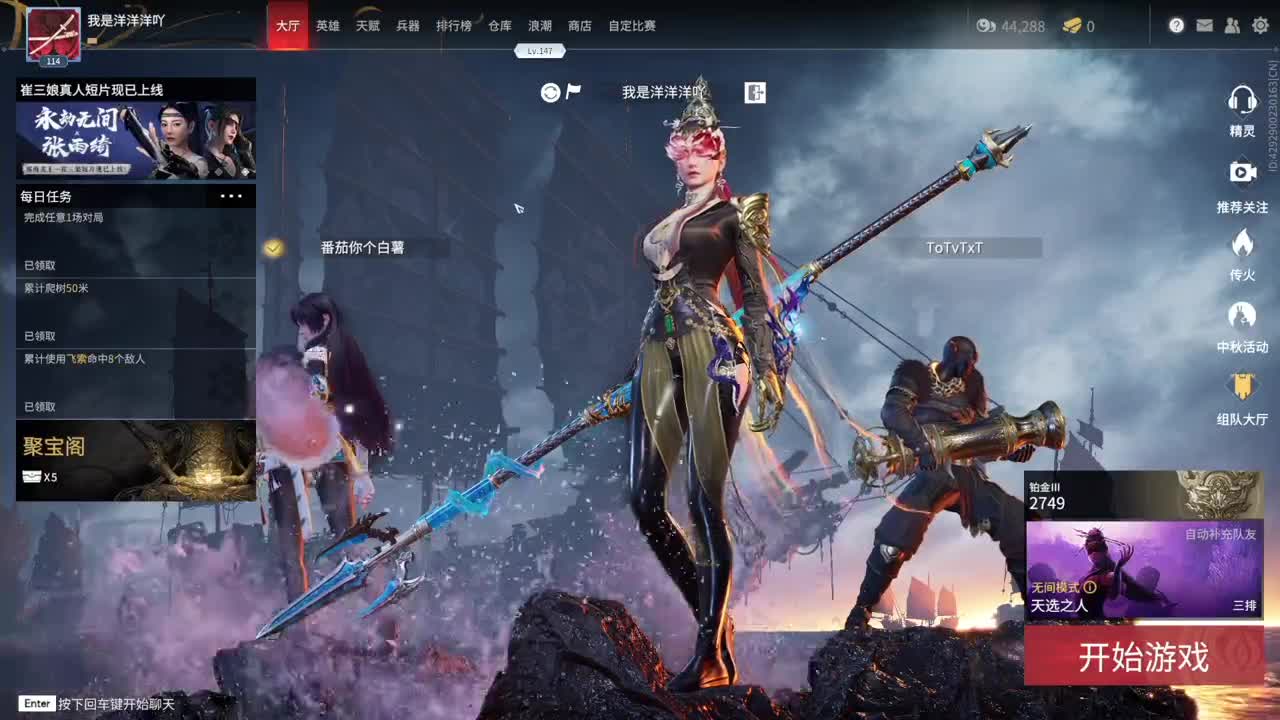Open the settings gear icon
This screenshot has height=720, width=1280.
pos(1257,26)
